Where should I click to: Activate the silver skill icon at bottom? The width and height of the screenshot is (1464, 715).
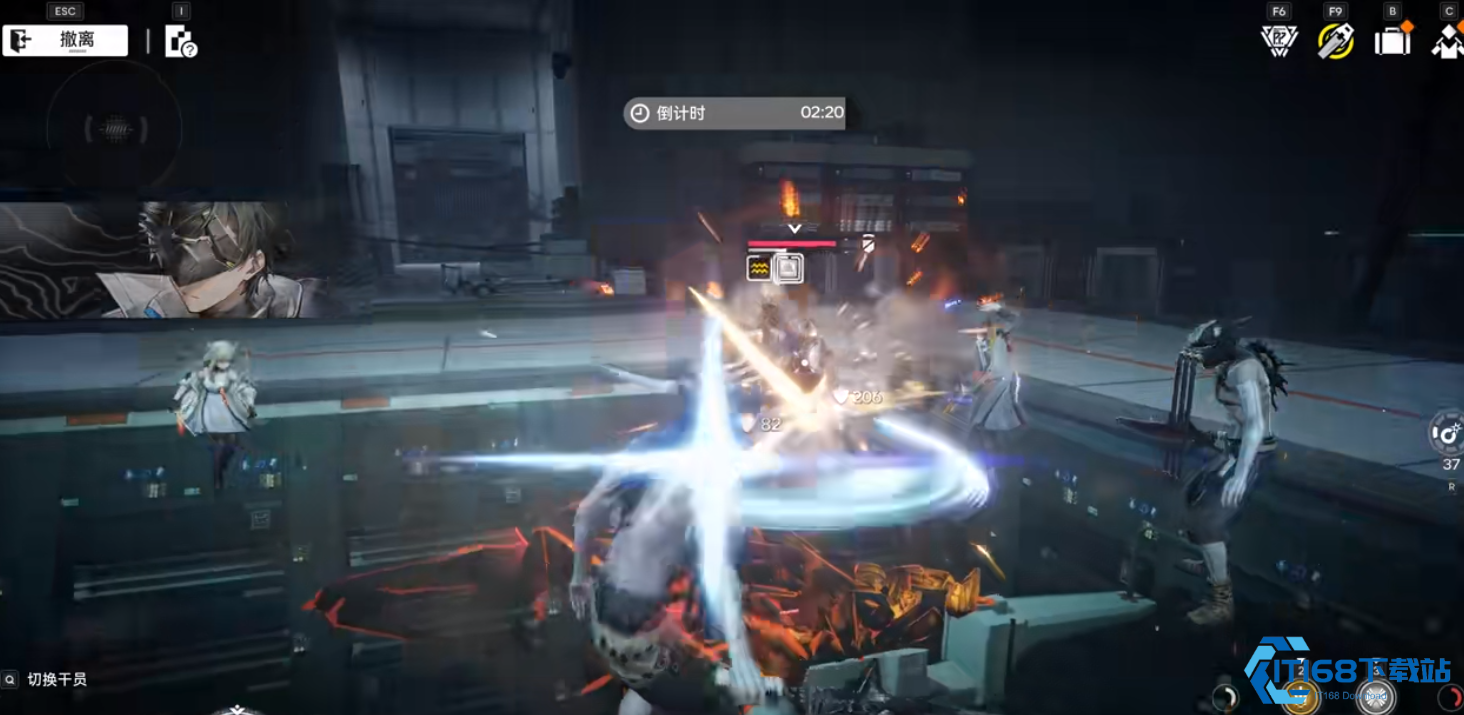point(1376,697)
